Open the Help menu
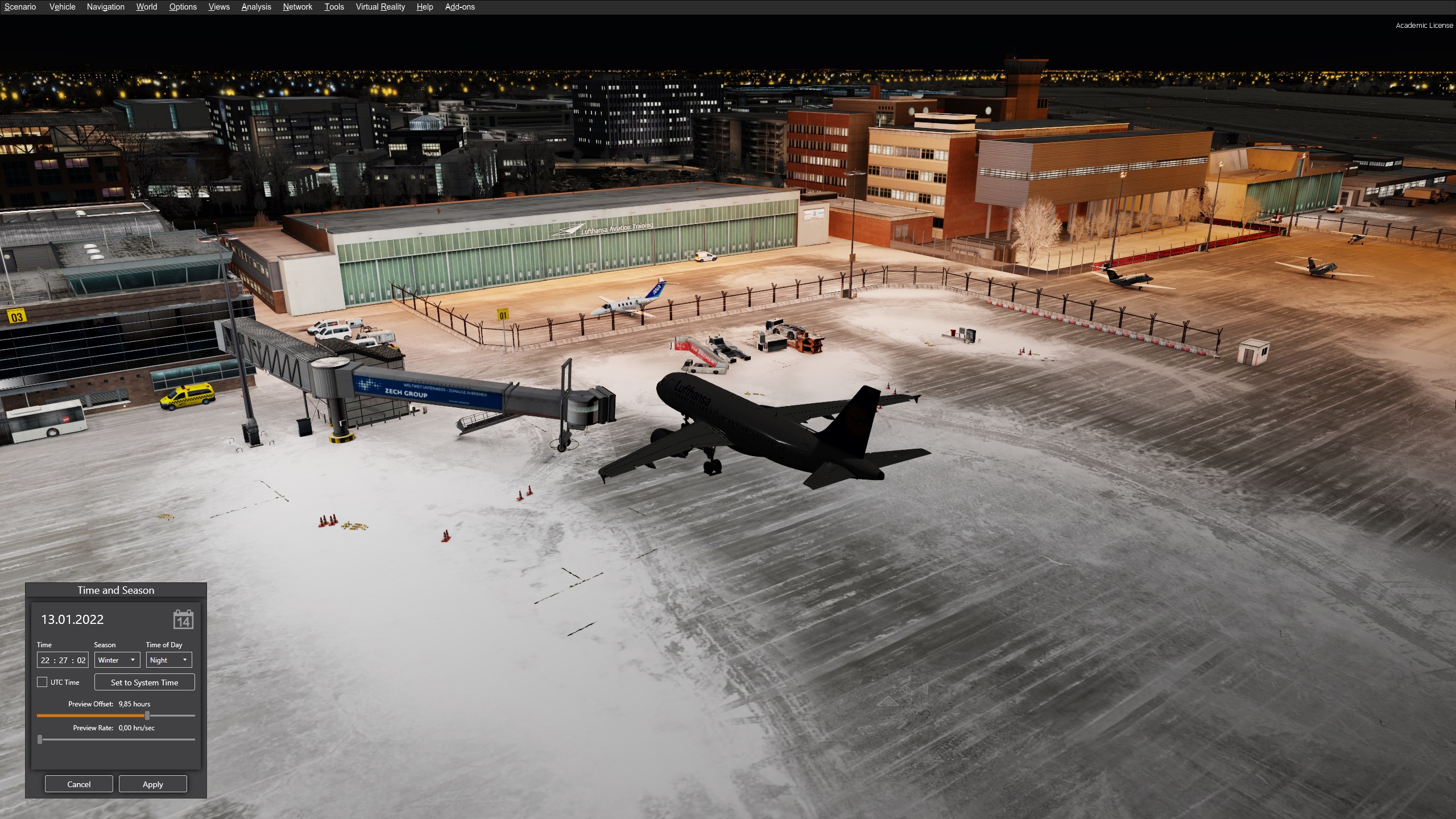The width and height of the screenshot is (1456, 819). click(x=424, y=7)
